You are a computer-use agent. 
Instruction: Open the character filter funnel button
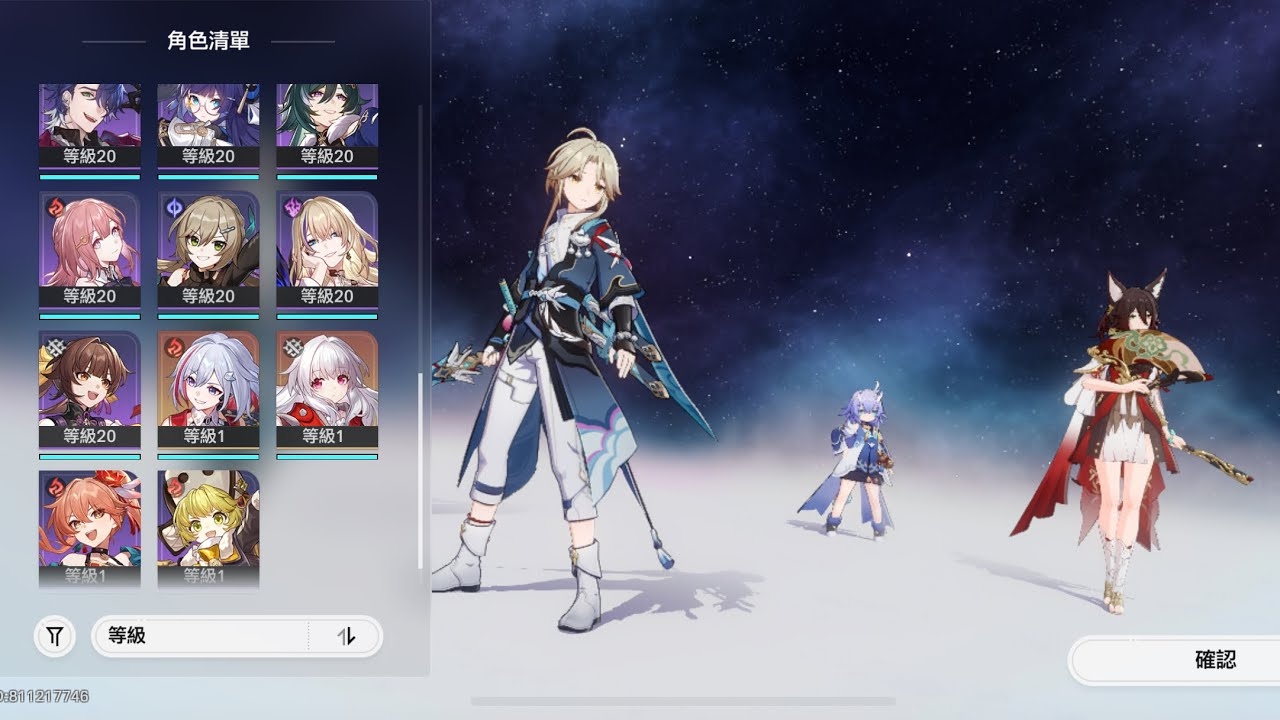tap(55, 636)
